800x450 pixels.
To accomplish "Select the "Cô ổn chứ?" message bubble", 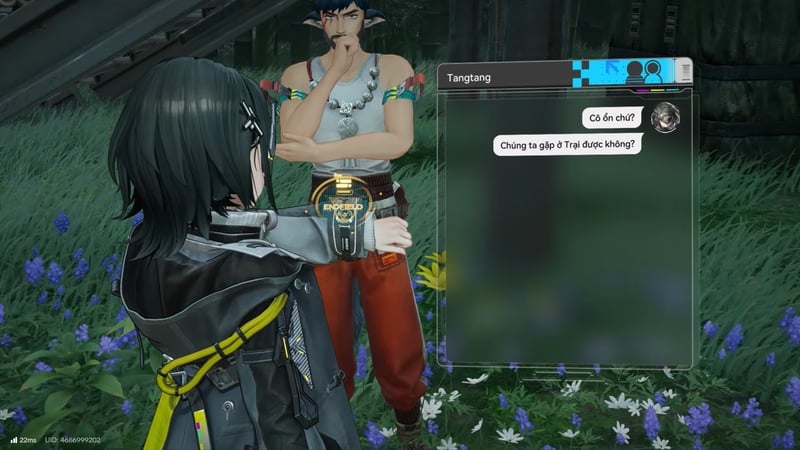I will (x=613, y=118).
